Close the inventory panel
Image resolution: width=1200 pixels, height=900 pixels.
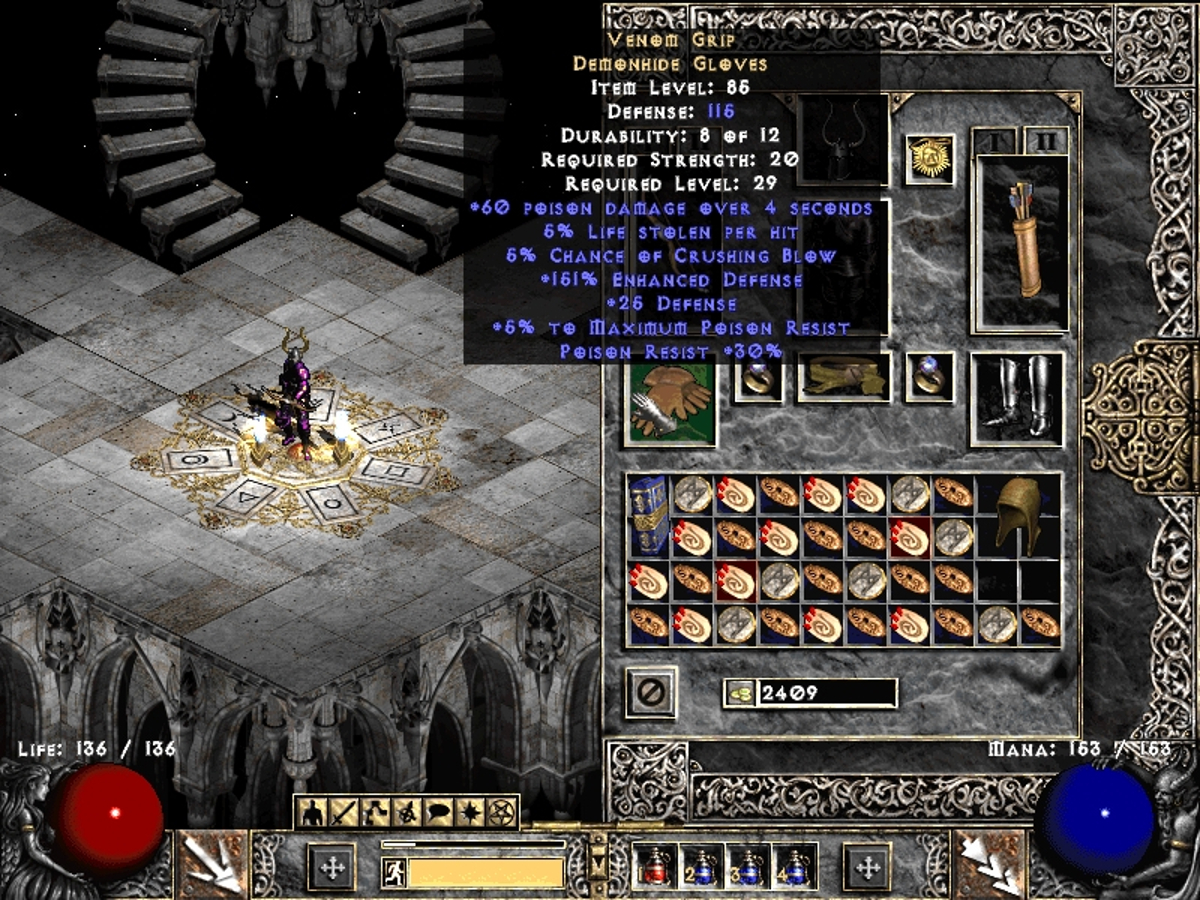tap(651, 692)
